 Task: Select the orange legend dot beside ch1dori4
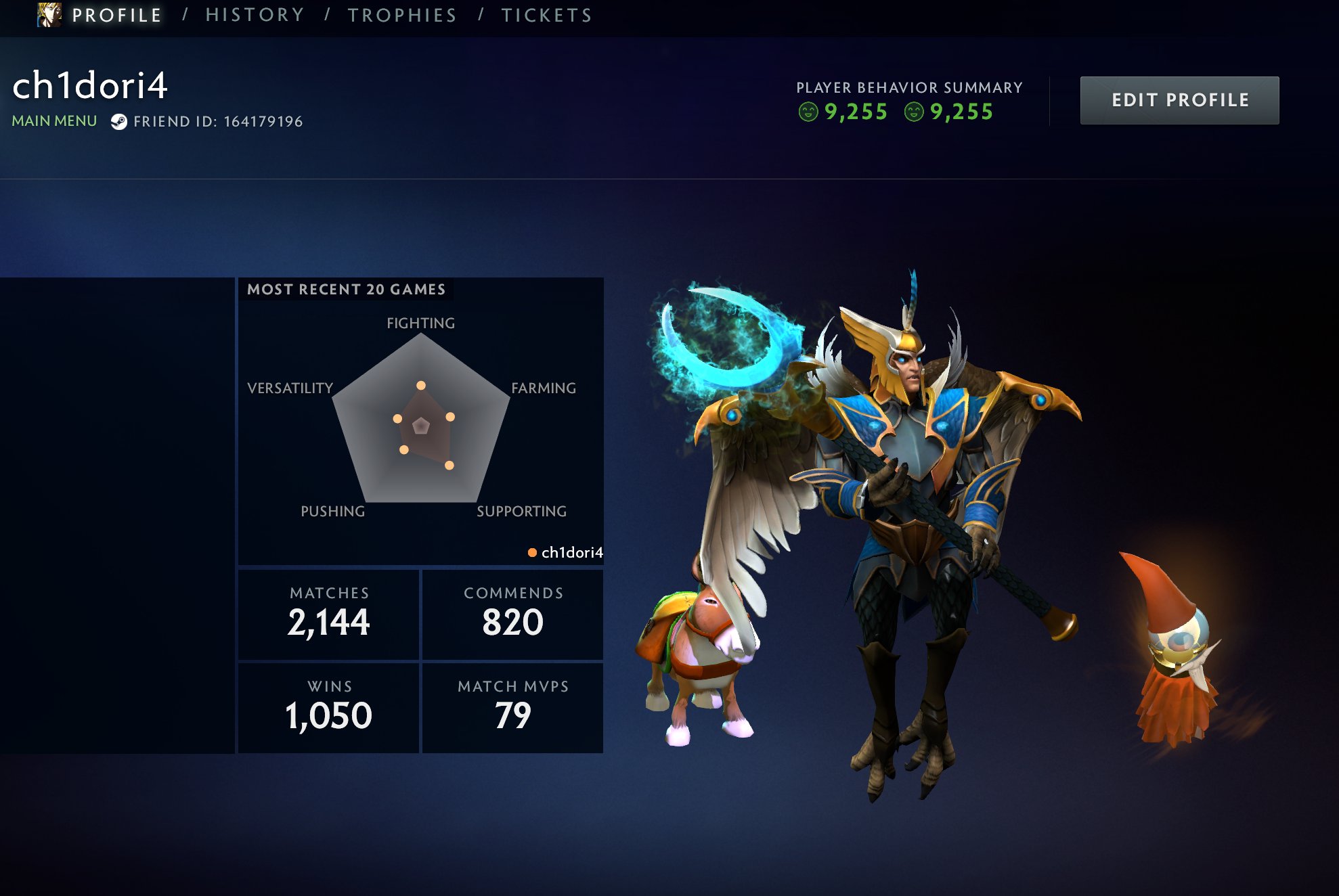531,553
